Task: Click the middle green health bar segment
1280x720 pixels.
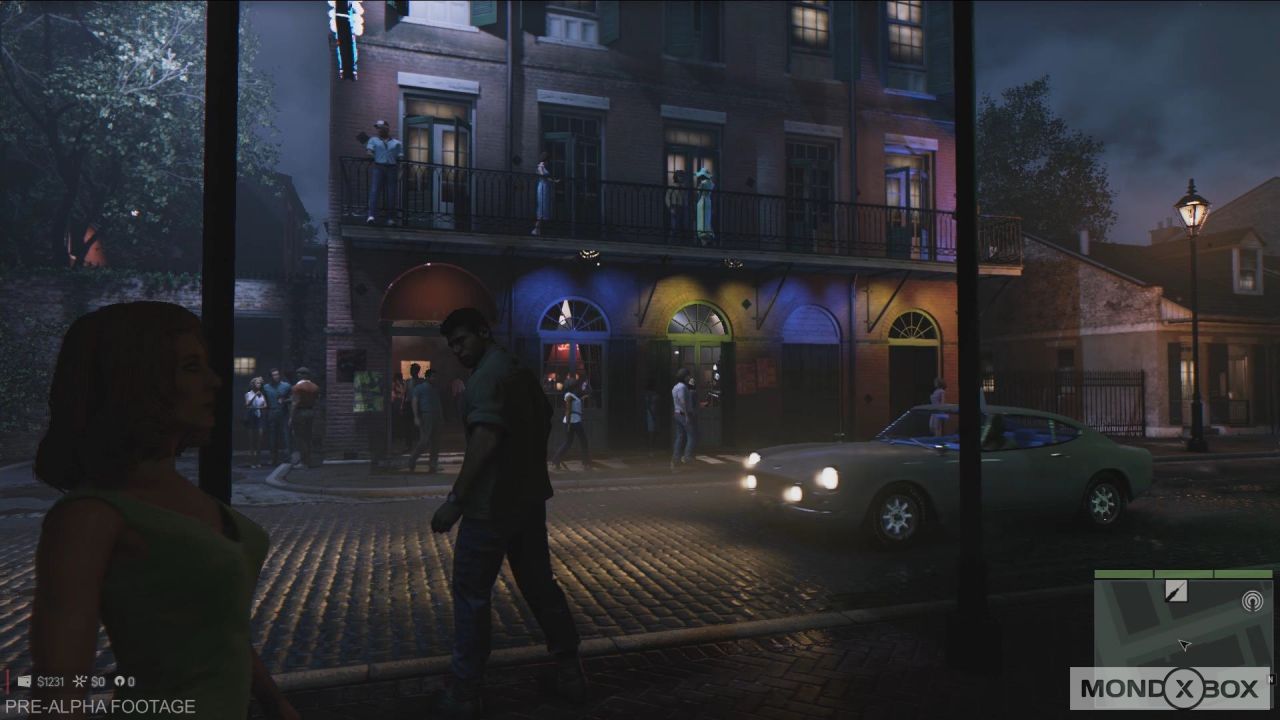Action: pos(1184,574)
